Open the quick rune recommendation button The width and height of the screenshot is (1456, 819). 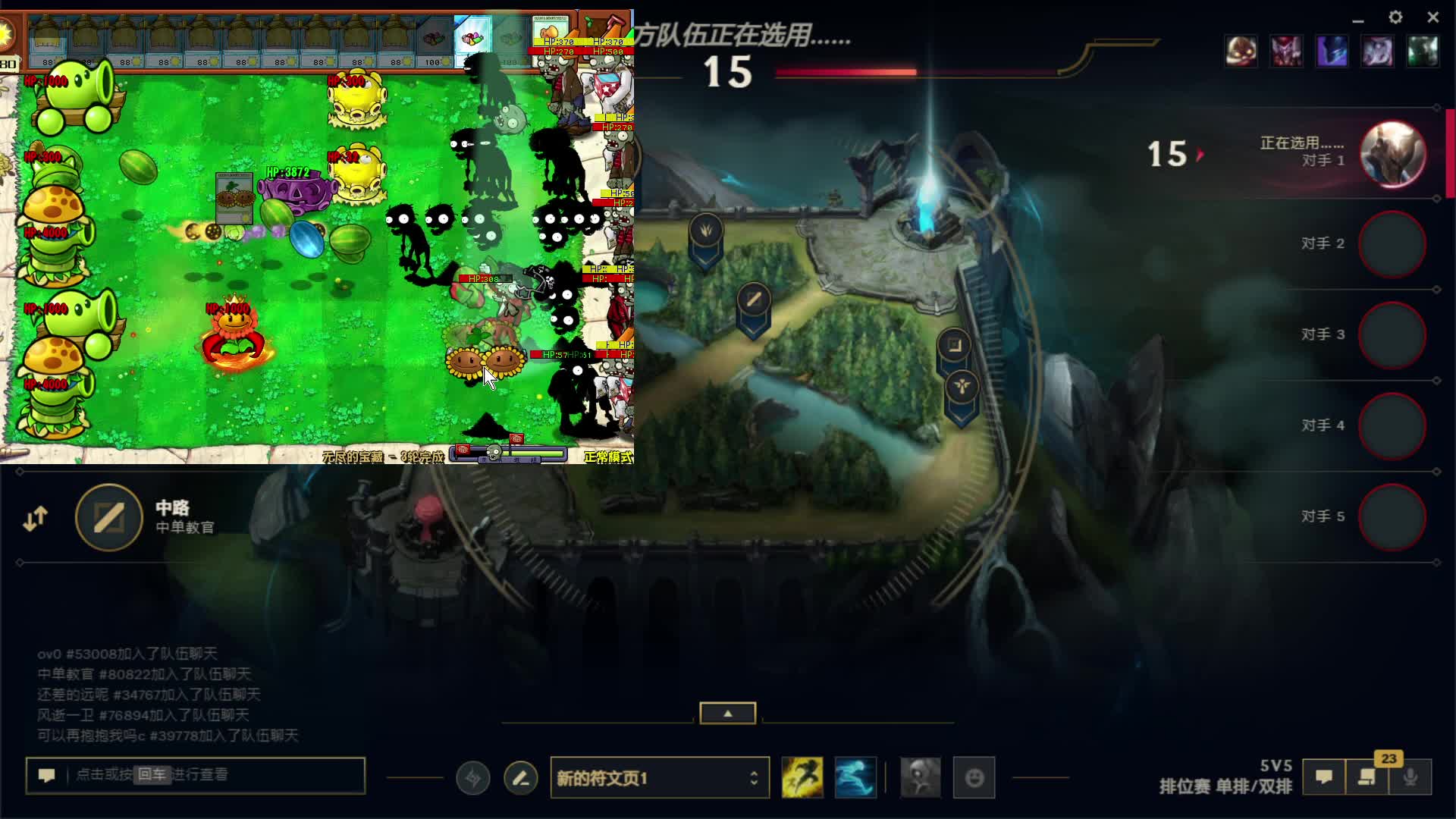point(473,778)
